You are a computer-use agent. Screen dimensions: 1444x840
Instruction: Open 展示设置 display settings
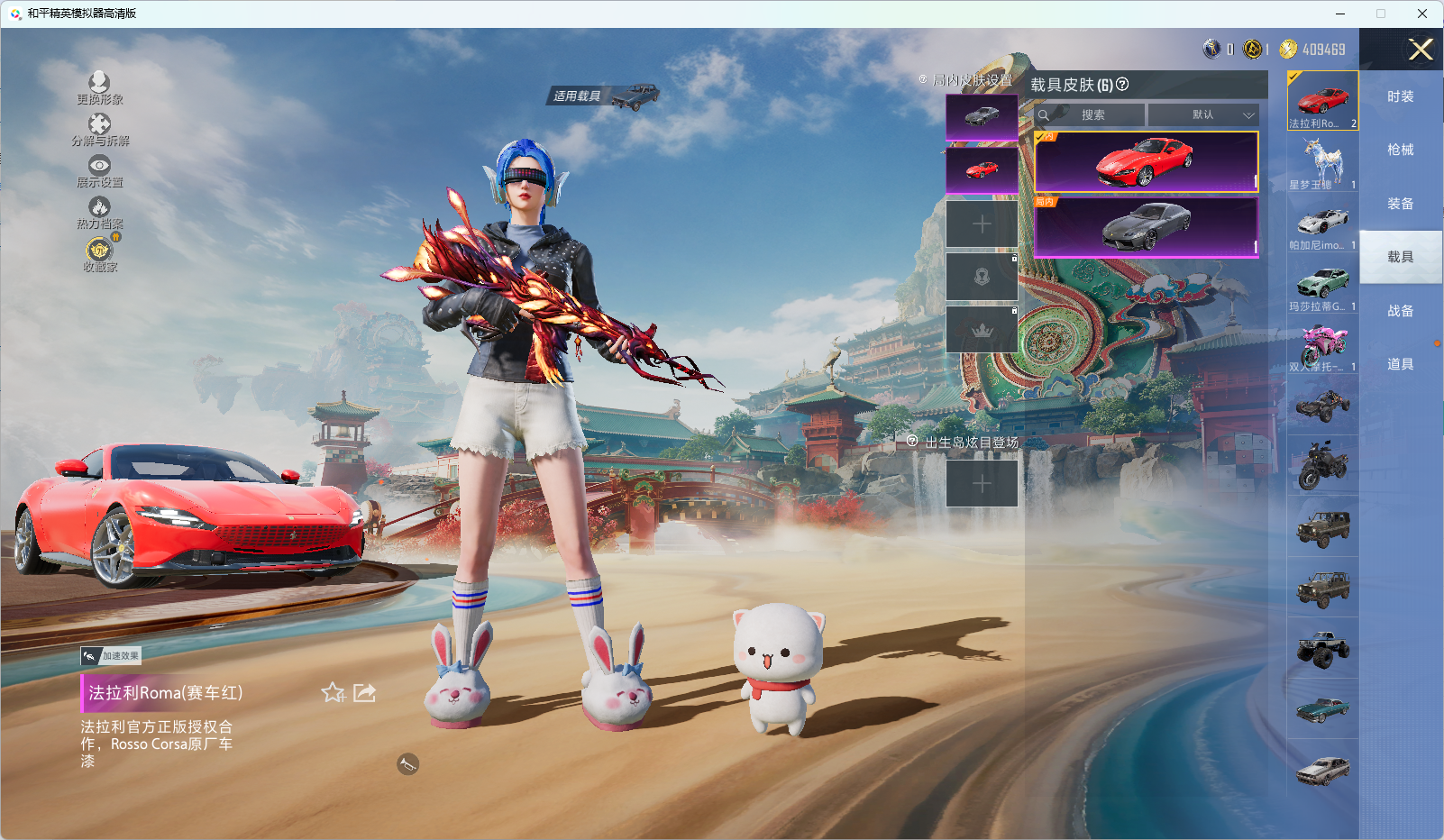99,170
